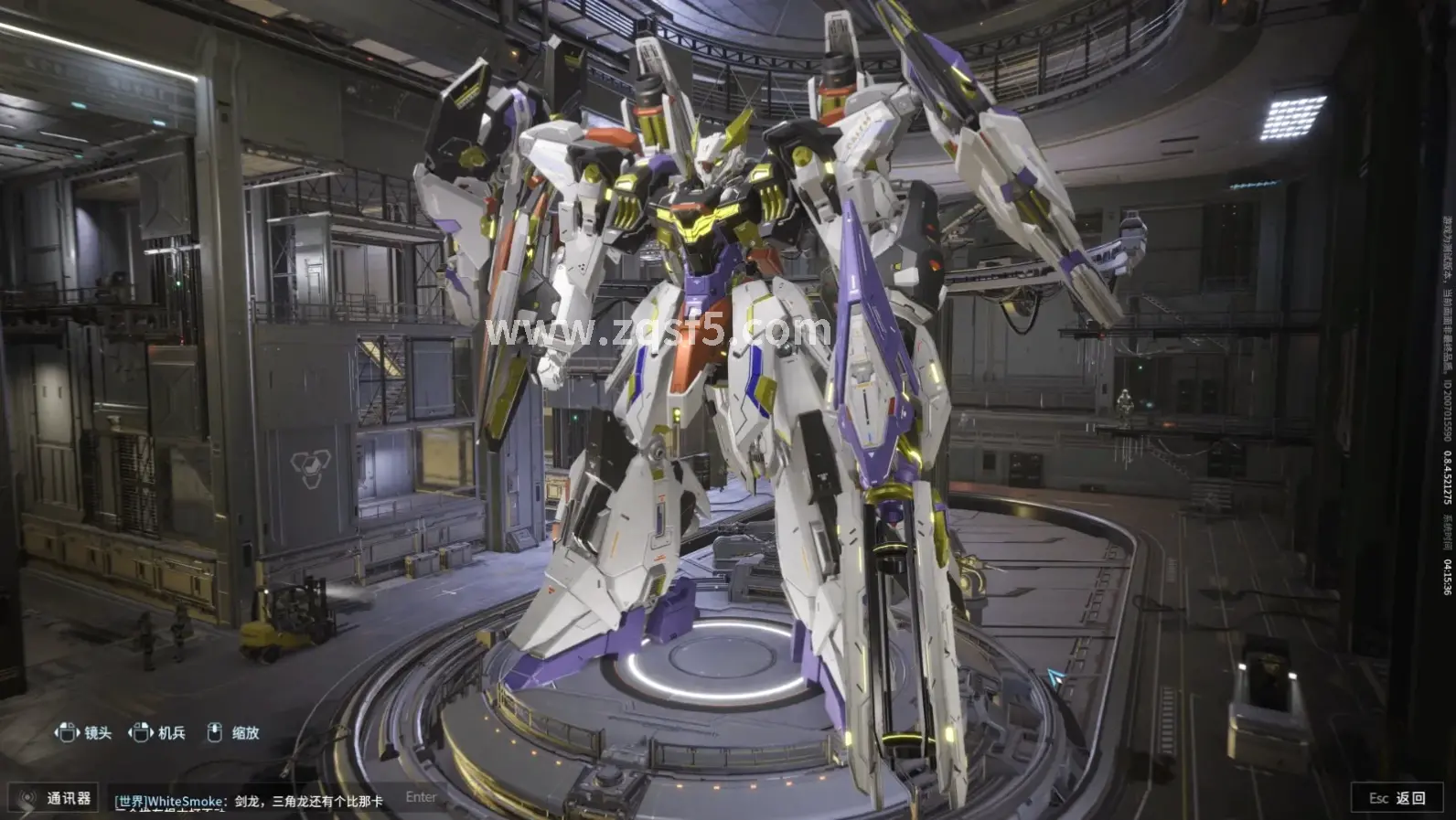Open the world chat message from WhiteSmoke
1456x820 pixels.
249,802
